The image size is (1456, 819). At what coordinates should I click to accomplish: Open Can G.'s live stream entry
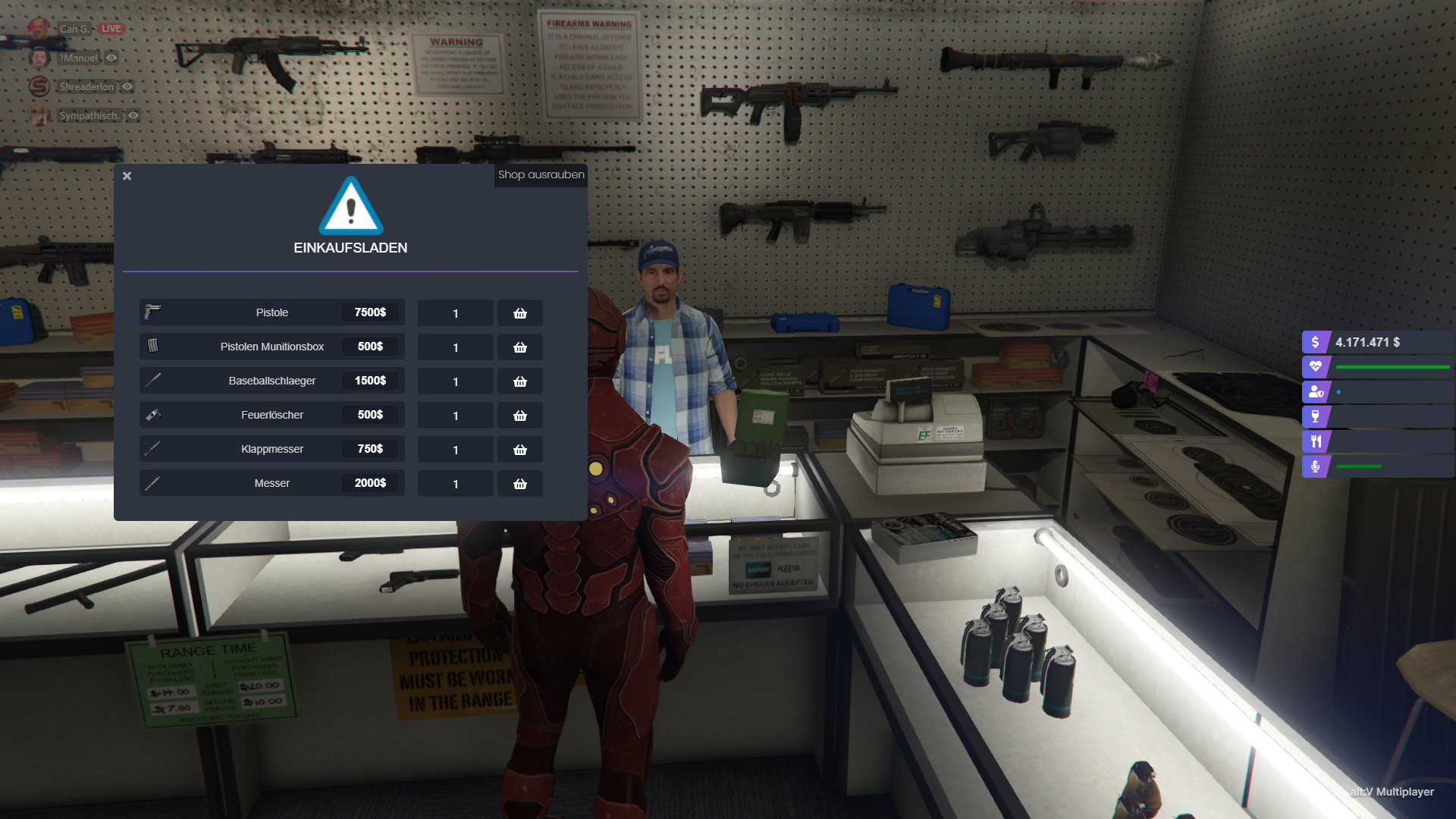[x=76, y=29]
